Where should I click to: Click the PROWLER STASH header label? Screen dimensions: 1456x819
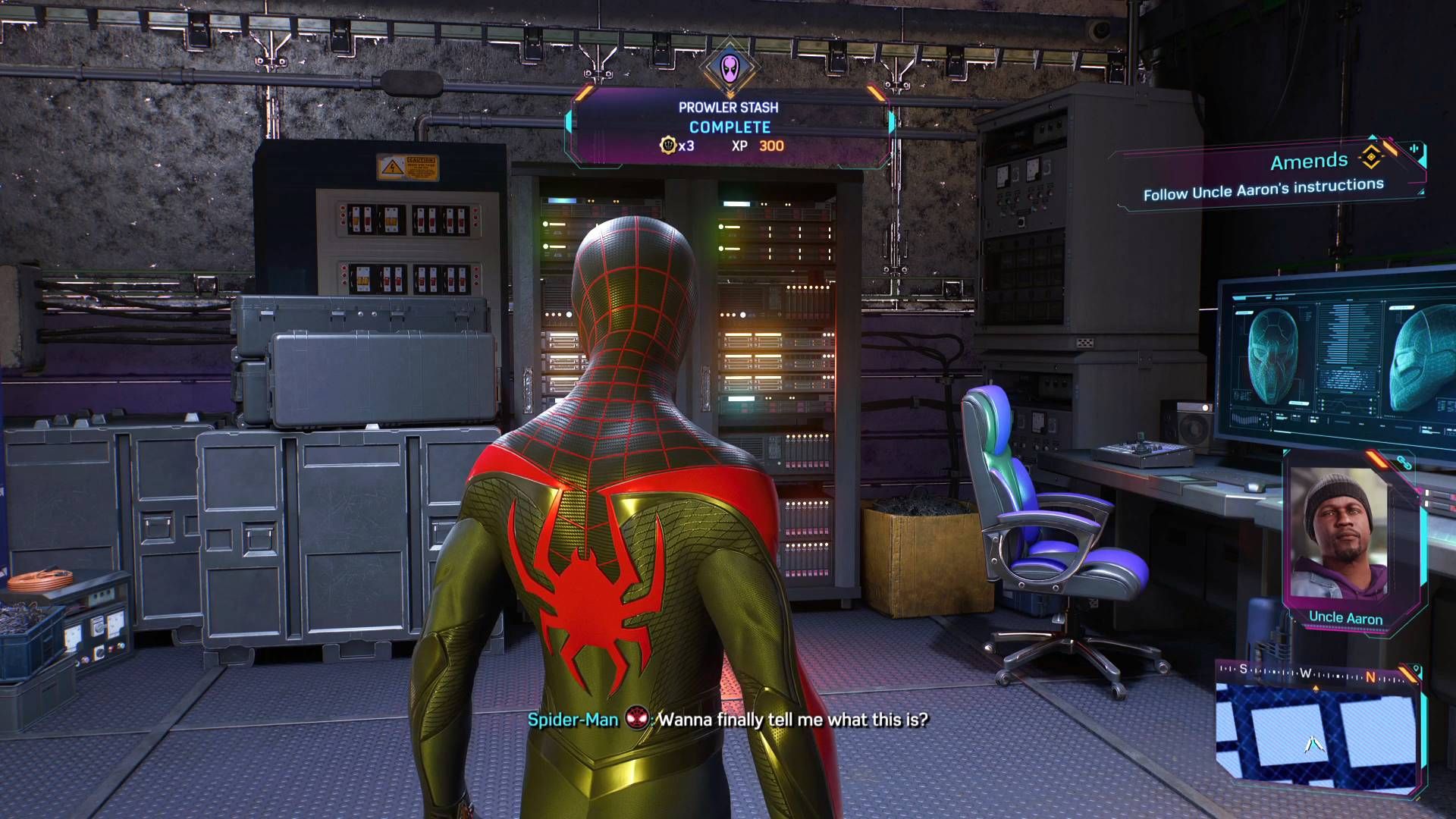click(x=729, y=107)
